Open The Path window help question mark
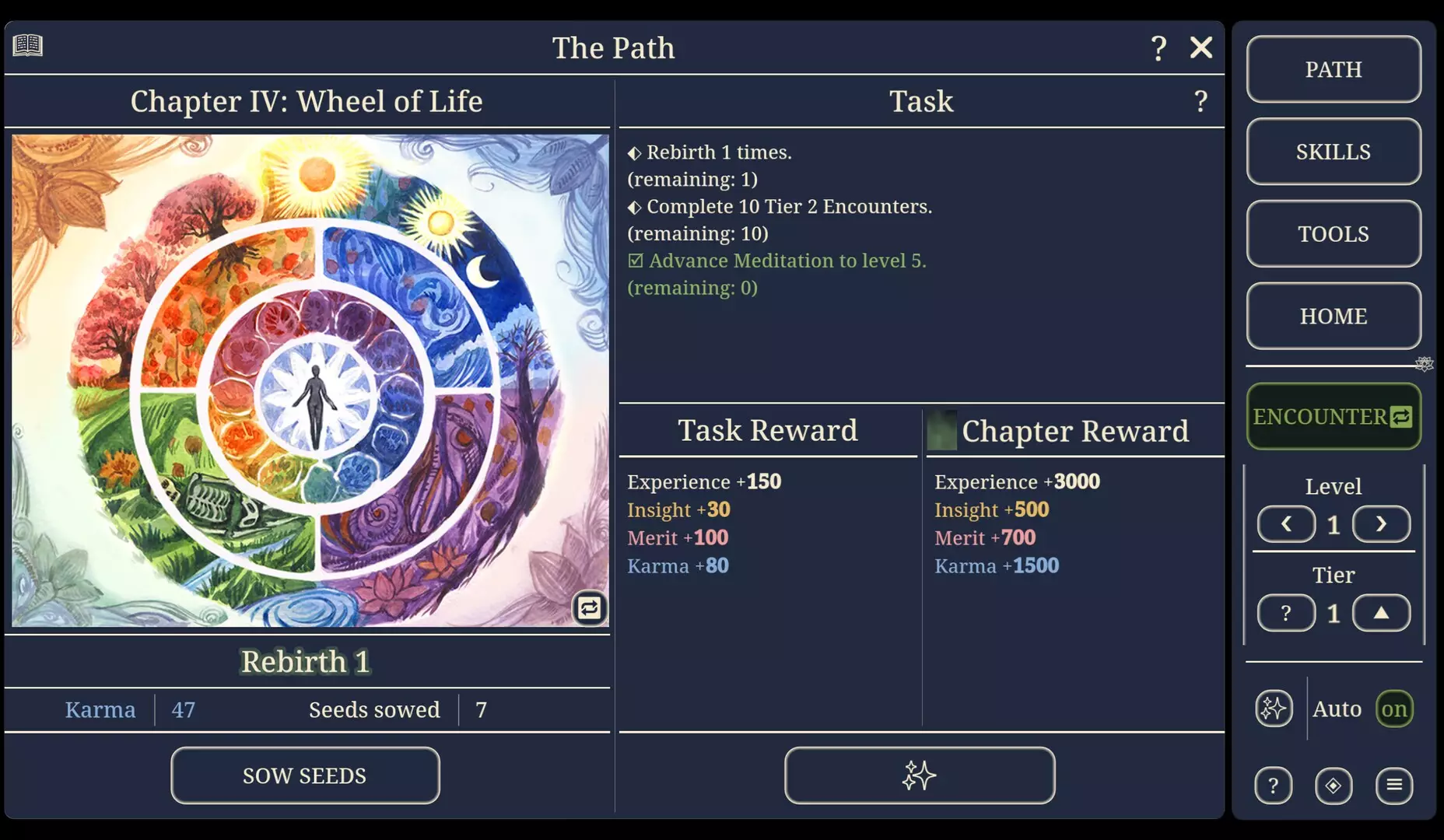Image resolution: width=1444 pixels, height=840 pixels. 1158,47
